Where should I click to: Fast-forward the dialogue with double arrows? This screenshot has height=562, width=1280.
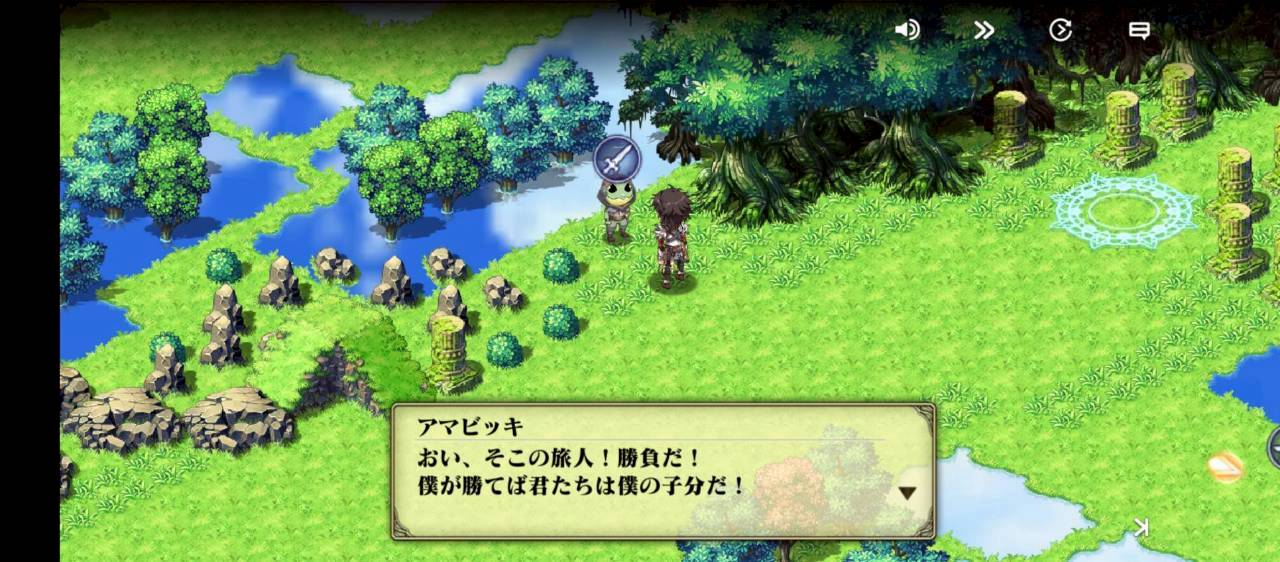tap(984, 30)
